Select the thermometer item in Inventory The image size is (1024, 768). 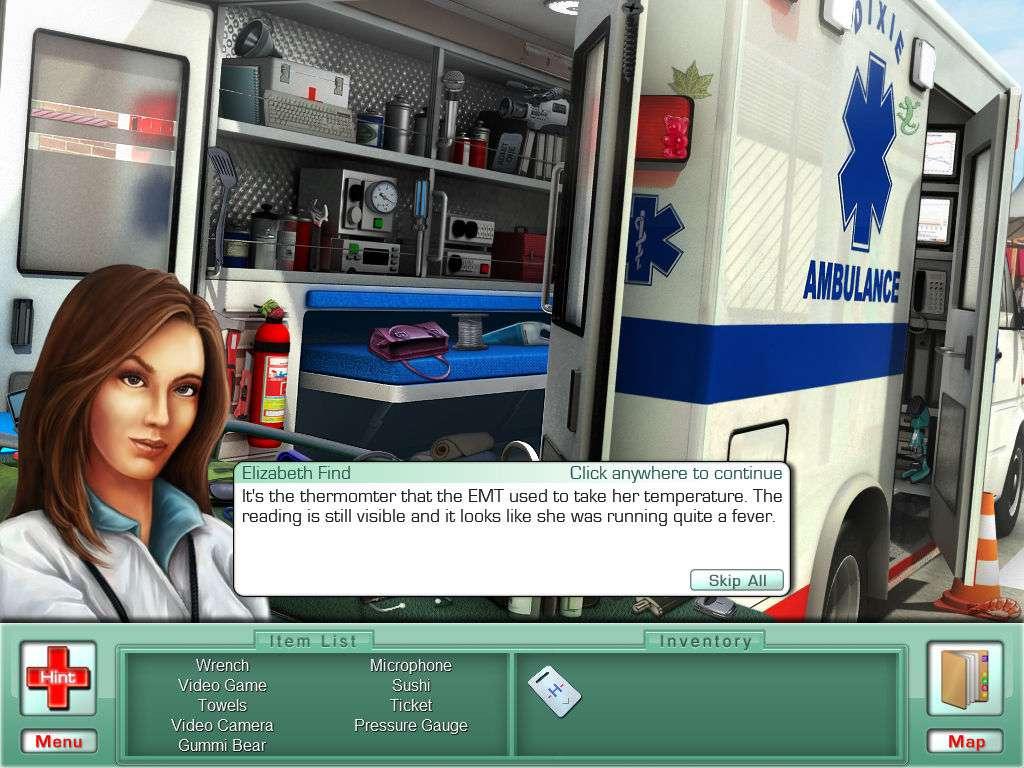[553, 690]
